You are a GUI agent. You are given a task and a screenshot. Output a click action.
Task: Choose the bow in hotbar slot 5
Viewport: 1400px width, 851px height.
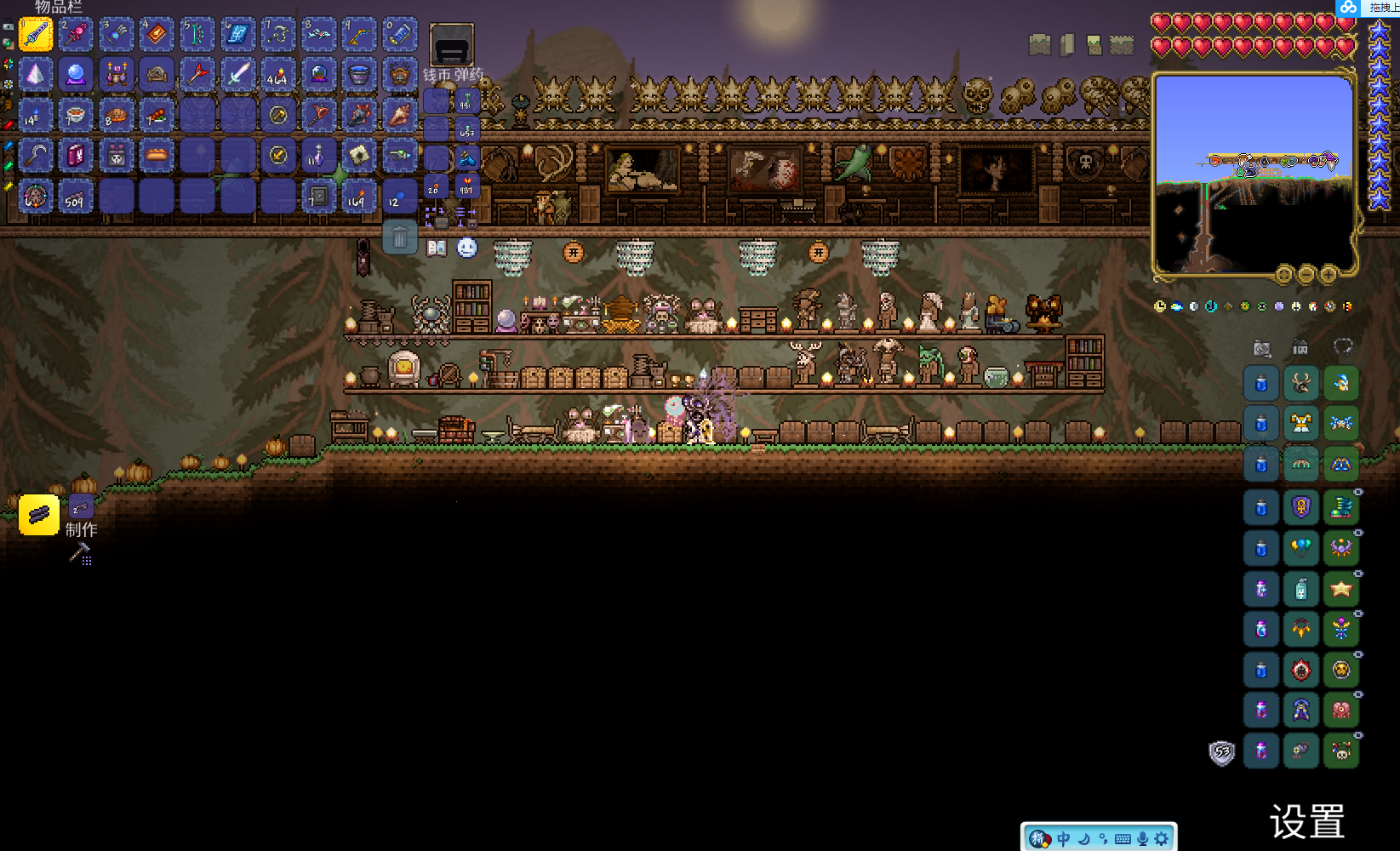197,34
